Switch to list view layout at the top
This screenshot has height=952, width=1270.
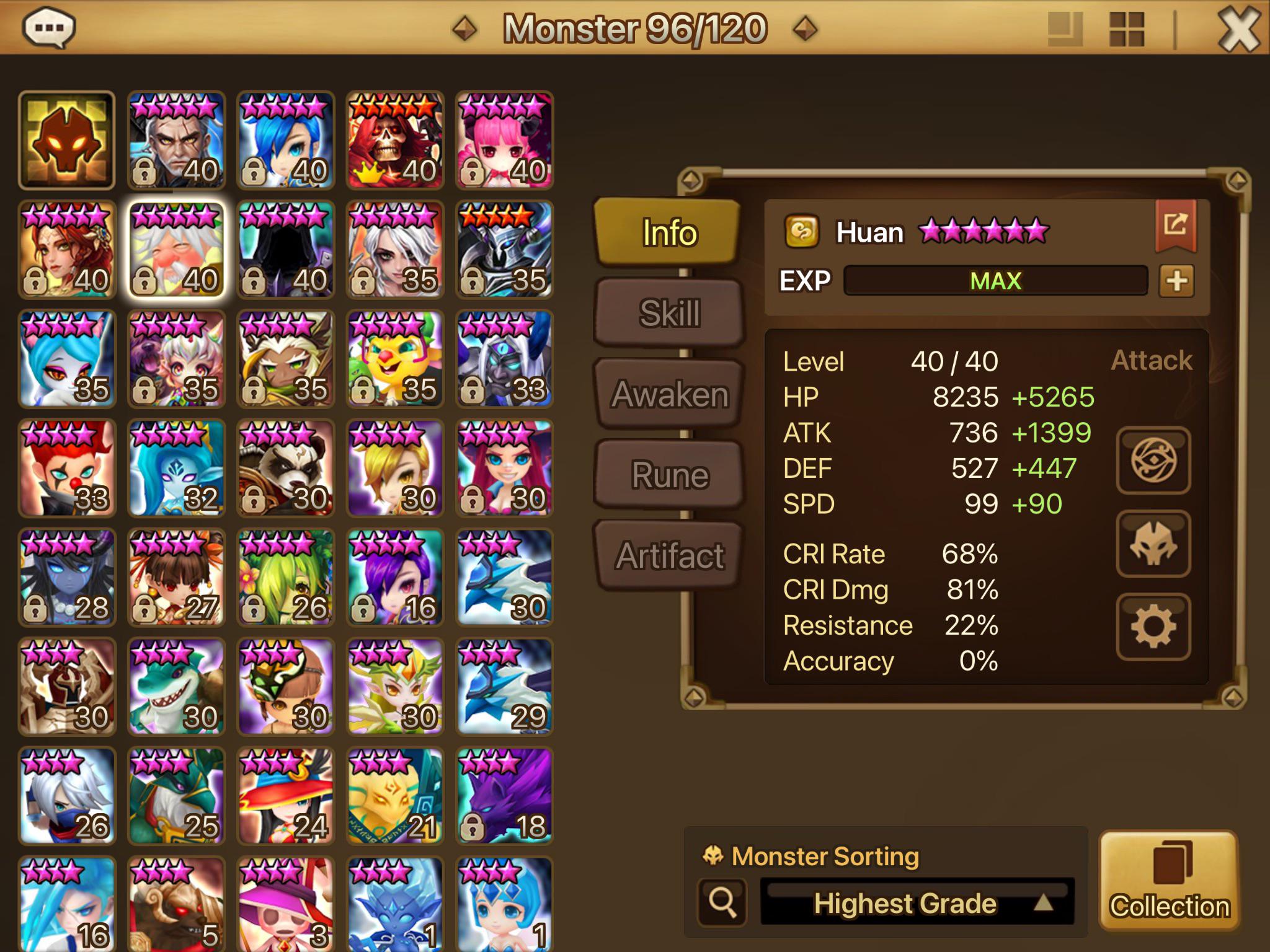tap(1066, 28)
